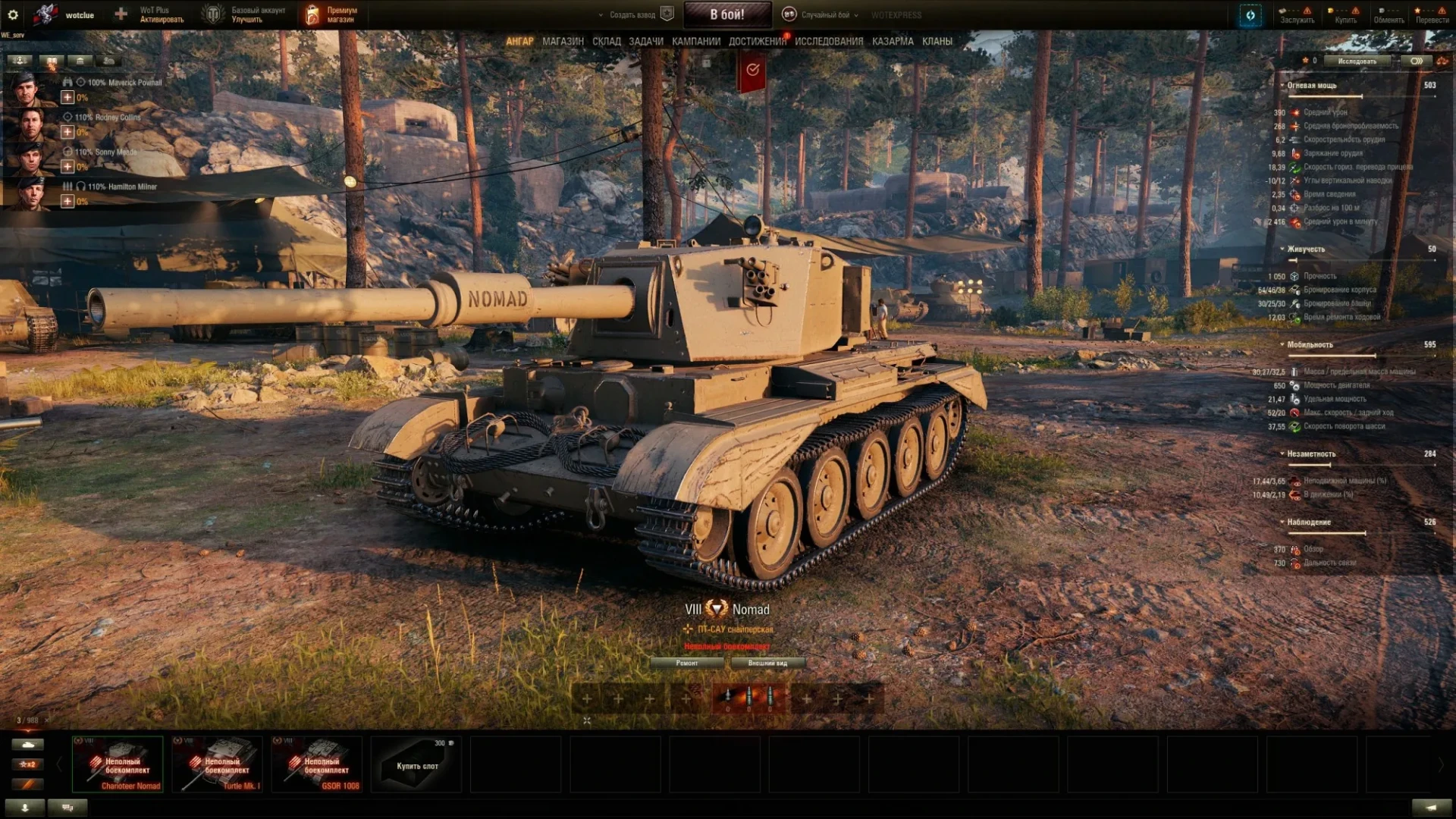Switch to the ИССЛЕДОВАНИЯ tab
Image resolution: width=1456 pixels, height=819 pixels.
828,42
